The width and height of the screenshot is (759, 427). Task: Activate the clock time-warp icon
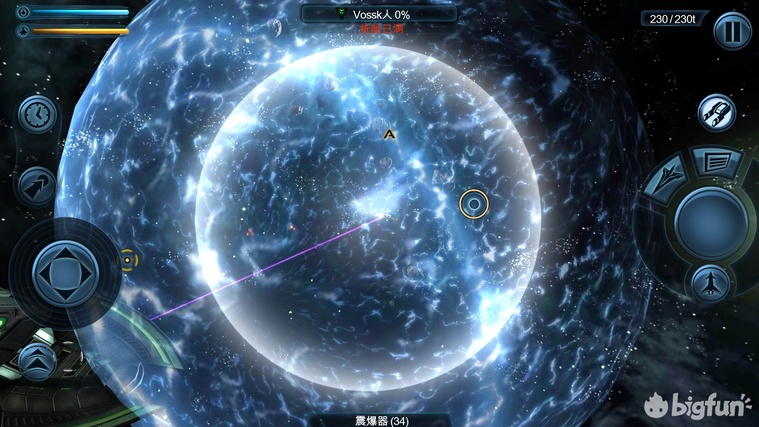point(37,114)
